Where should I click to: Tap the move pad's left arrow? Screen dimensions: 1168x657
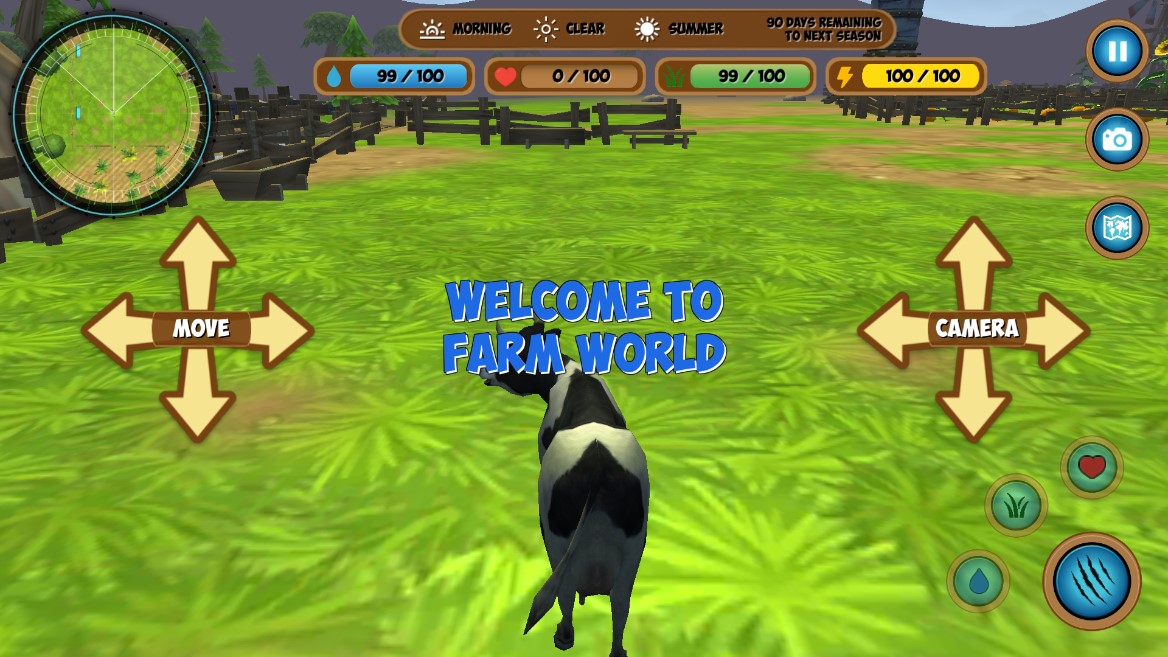tap(116, 329)
